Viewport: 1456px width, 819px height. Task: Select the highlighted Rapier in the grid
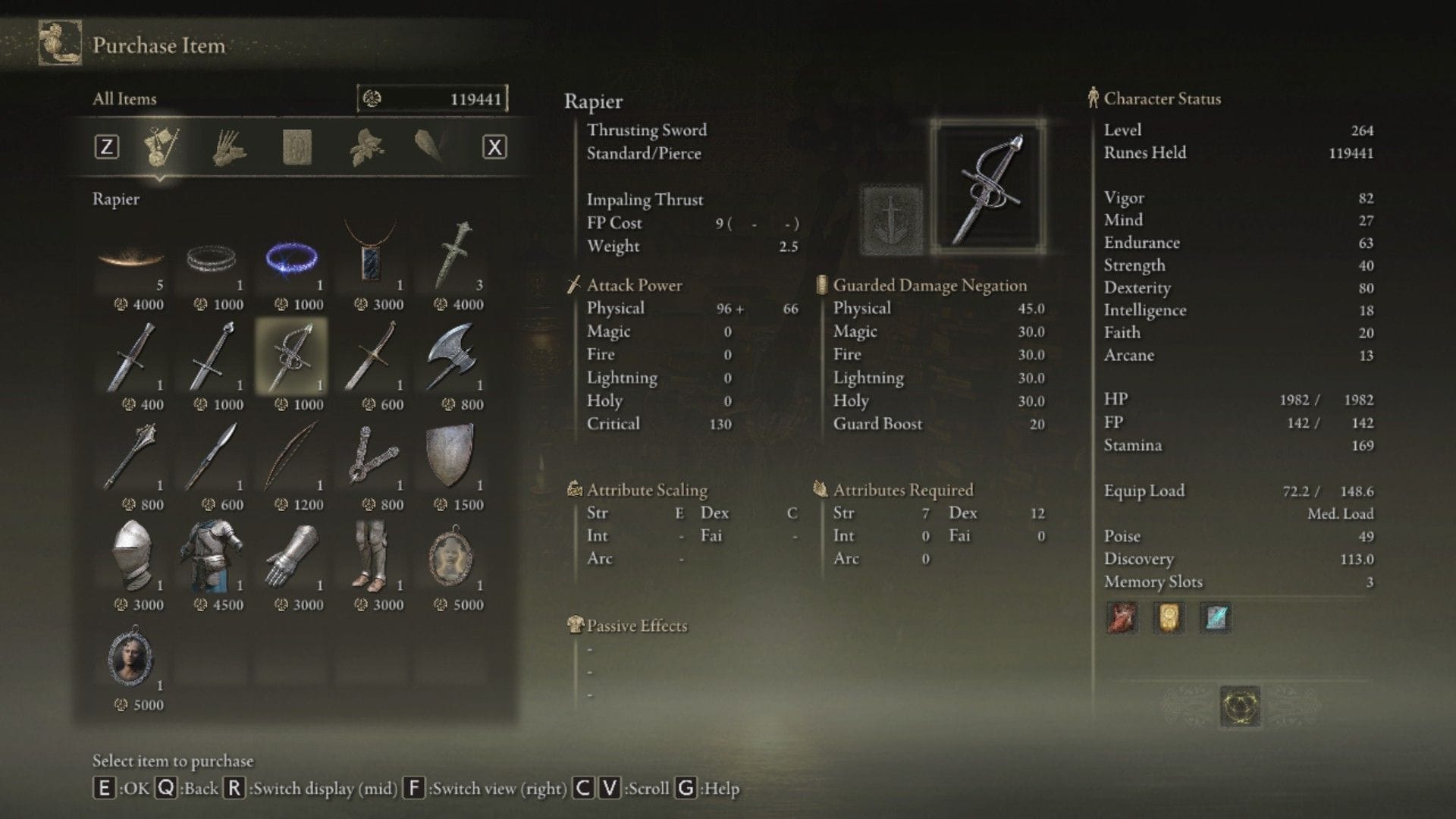293,356
